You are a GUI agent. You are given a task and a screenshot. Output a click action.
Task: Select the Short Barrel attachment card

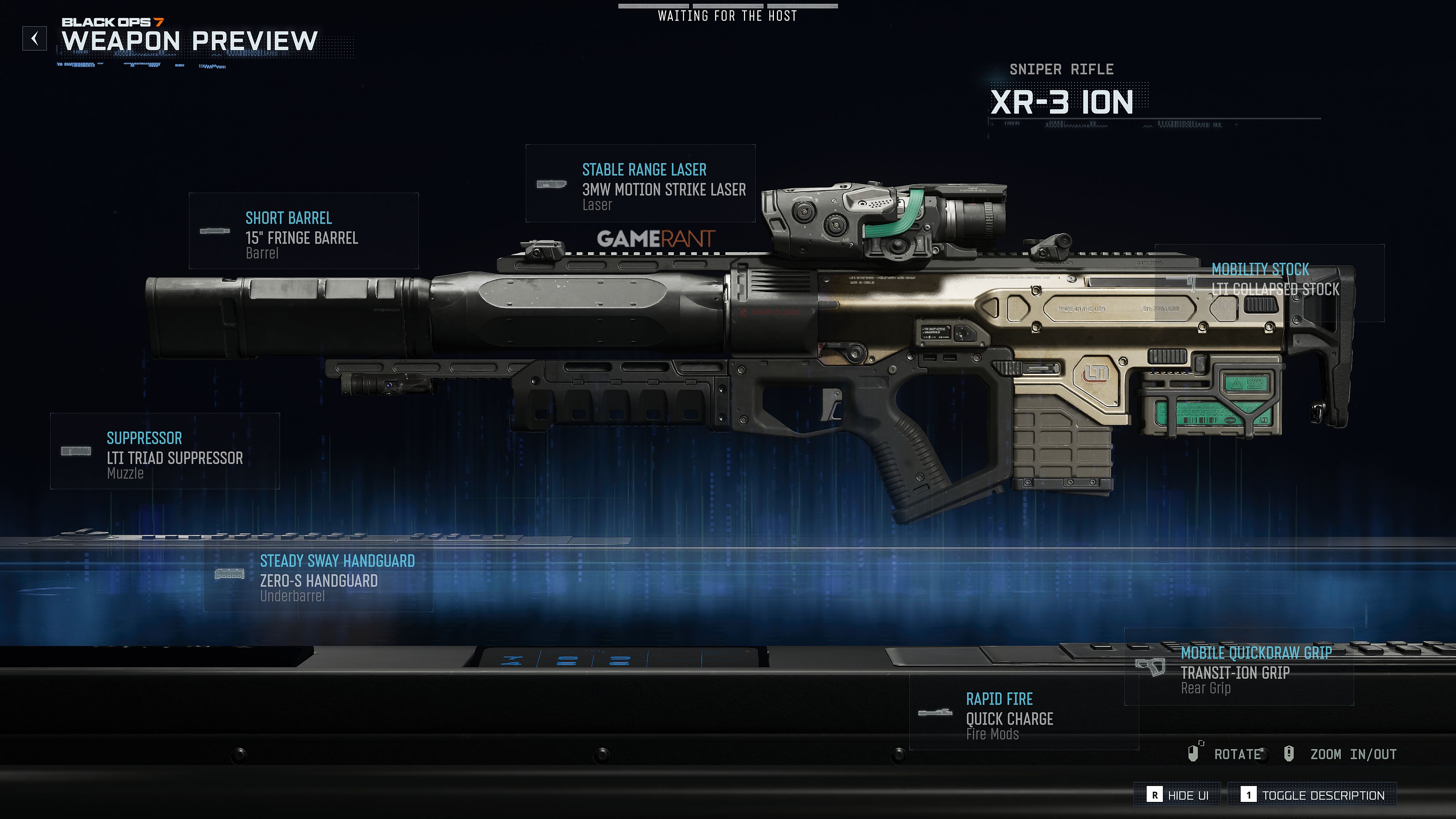coord(303,231)
